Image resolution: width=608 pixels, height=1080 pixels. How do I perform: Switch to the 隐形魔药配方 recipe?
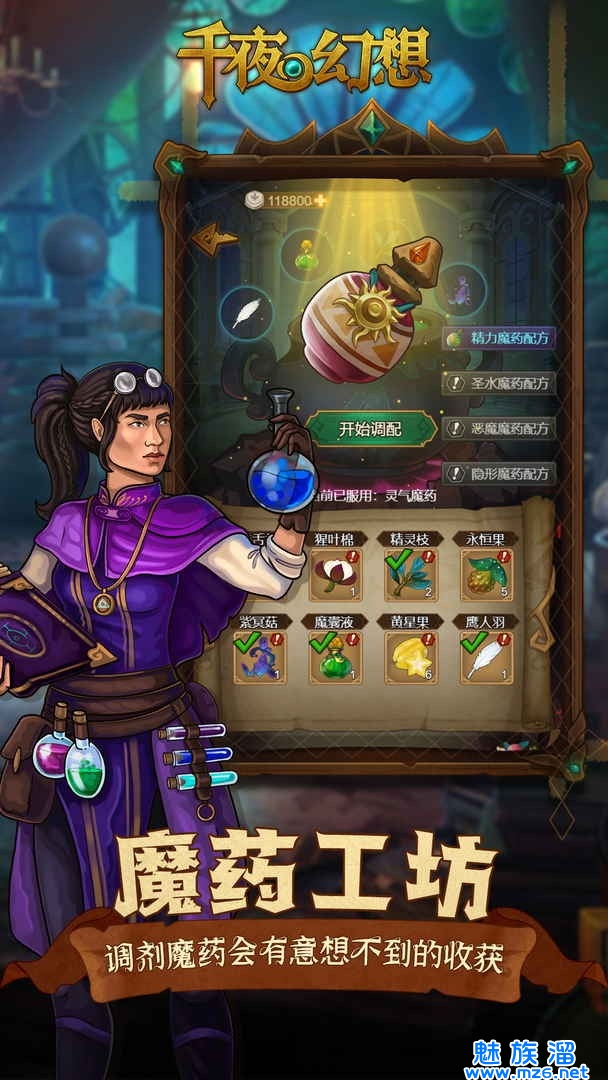(498, 473)
